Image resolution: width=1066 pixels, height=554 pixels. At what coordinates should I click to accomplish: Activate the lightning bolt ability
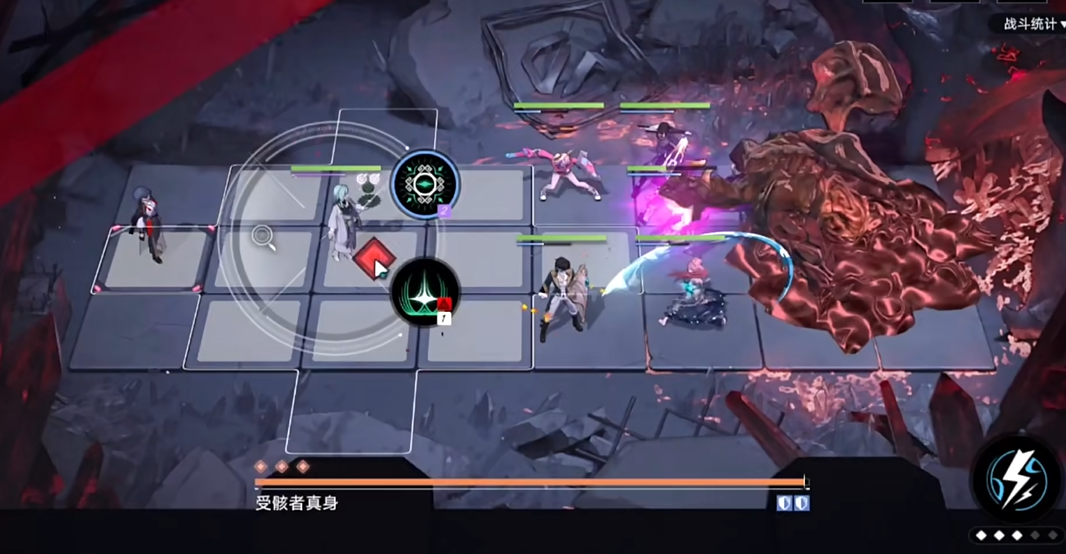(x=1016, y=479)
